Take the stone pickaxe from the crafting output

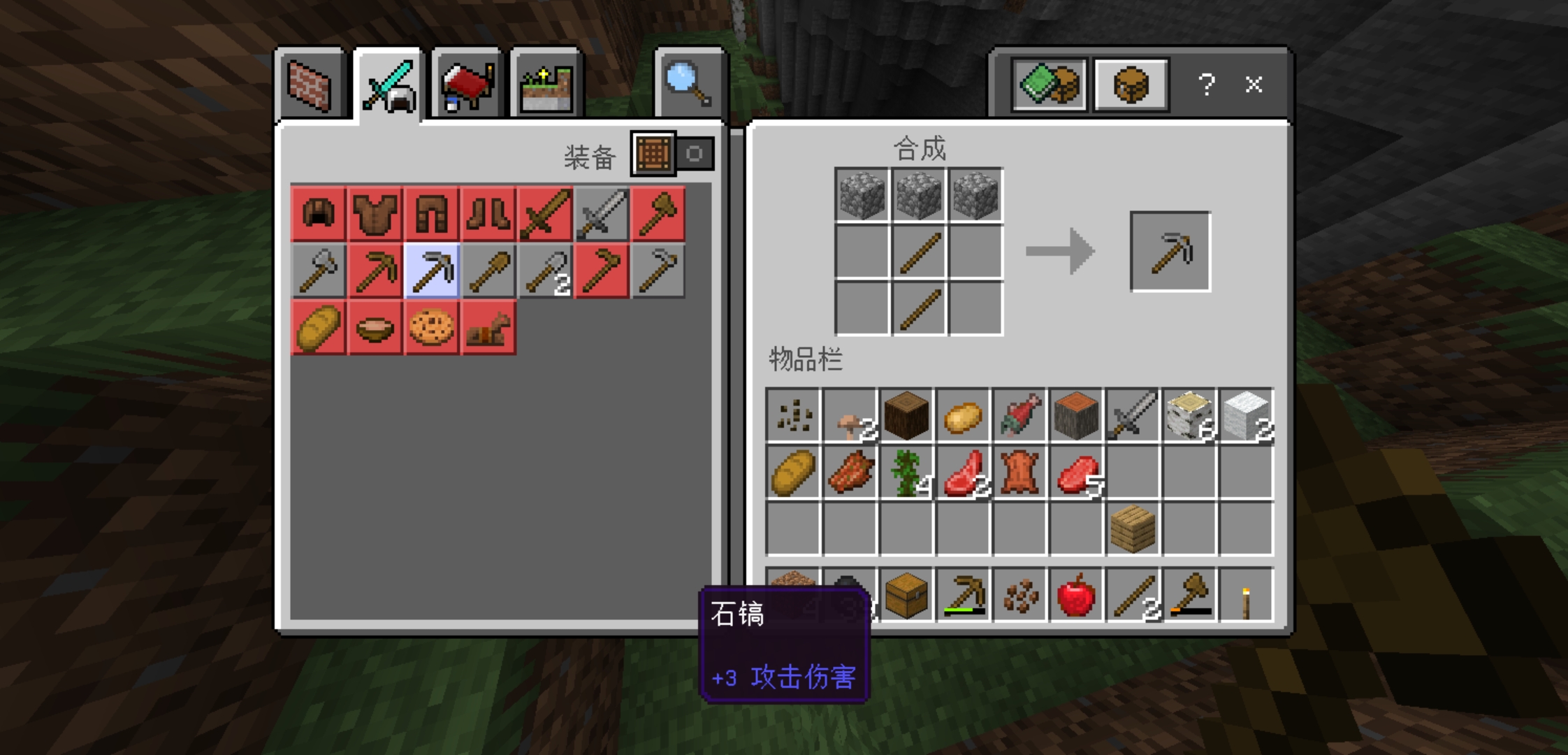point(1170,252)
